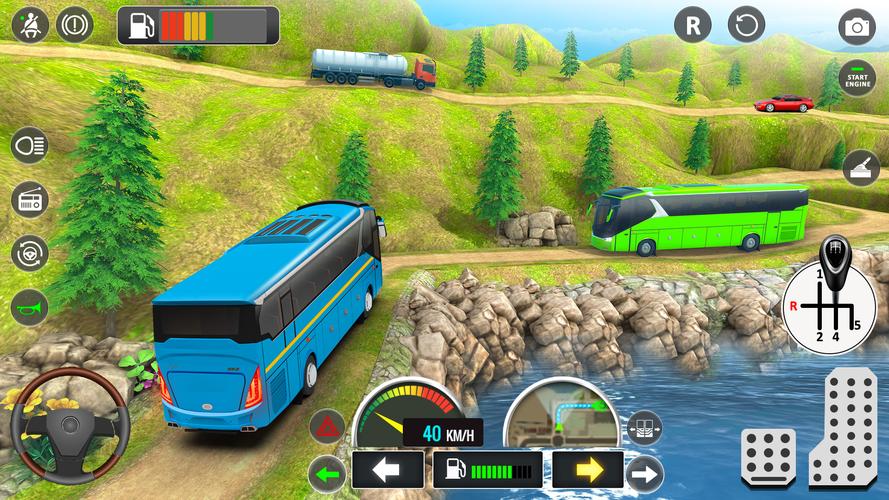Reset the vehicle with the circular arrow button

[746, 24]
